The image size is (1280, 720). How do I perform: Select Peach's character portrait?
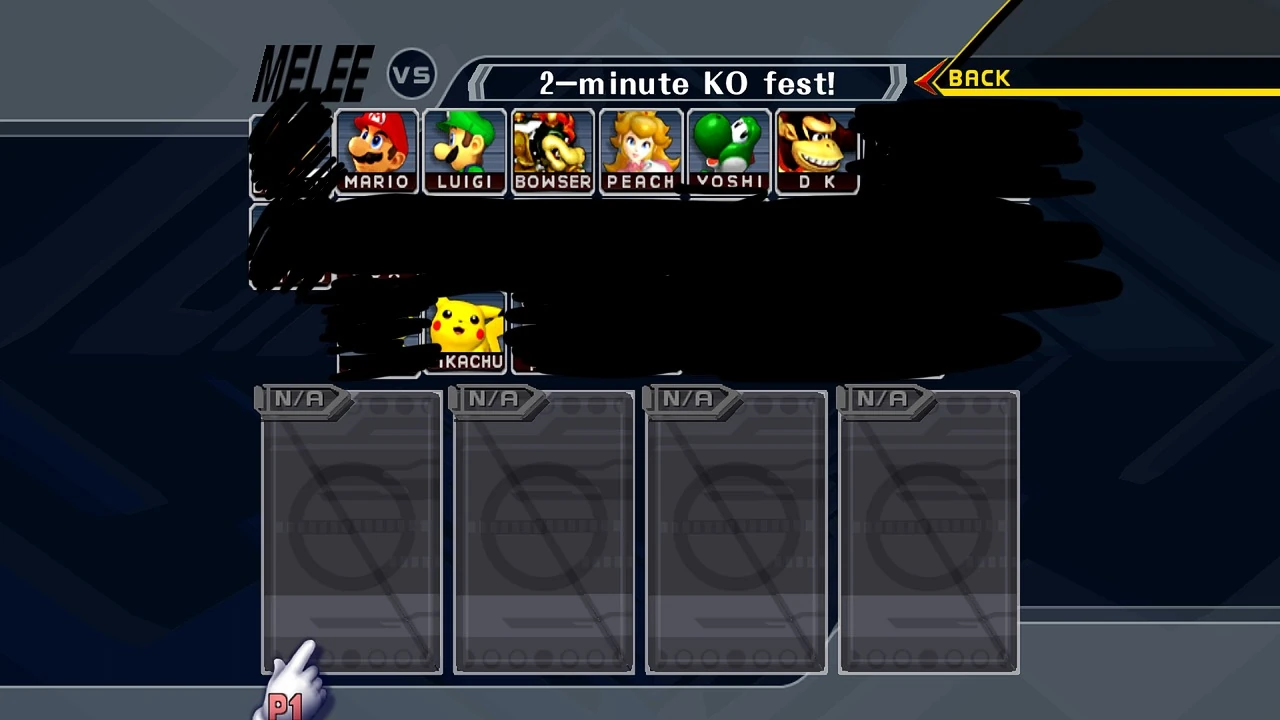click(x=640, y=148)
